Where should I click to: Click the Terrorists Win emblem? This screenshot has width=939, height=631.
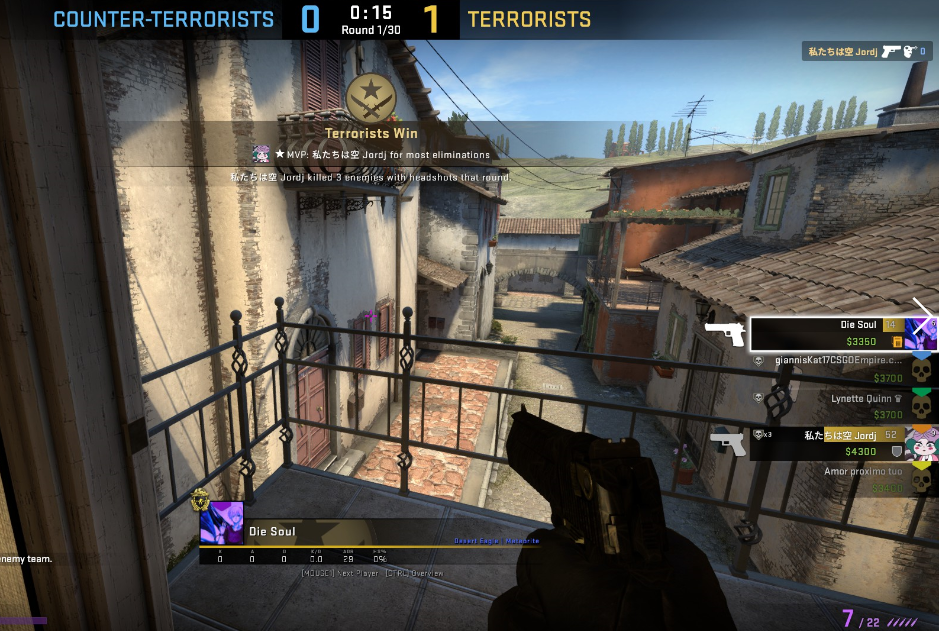click(x=371, y=98)
